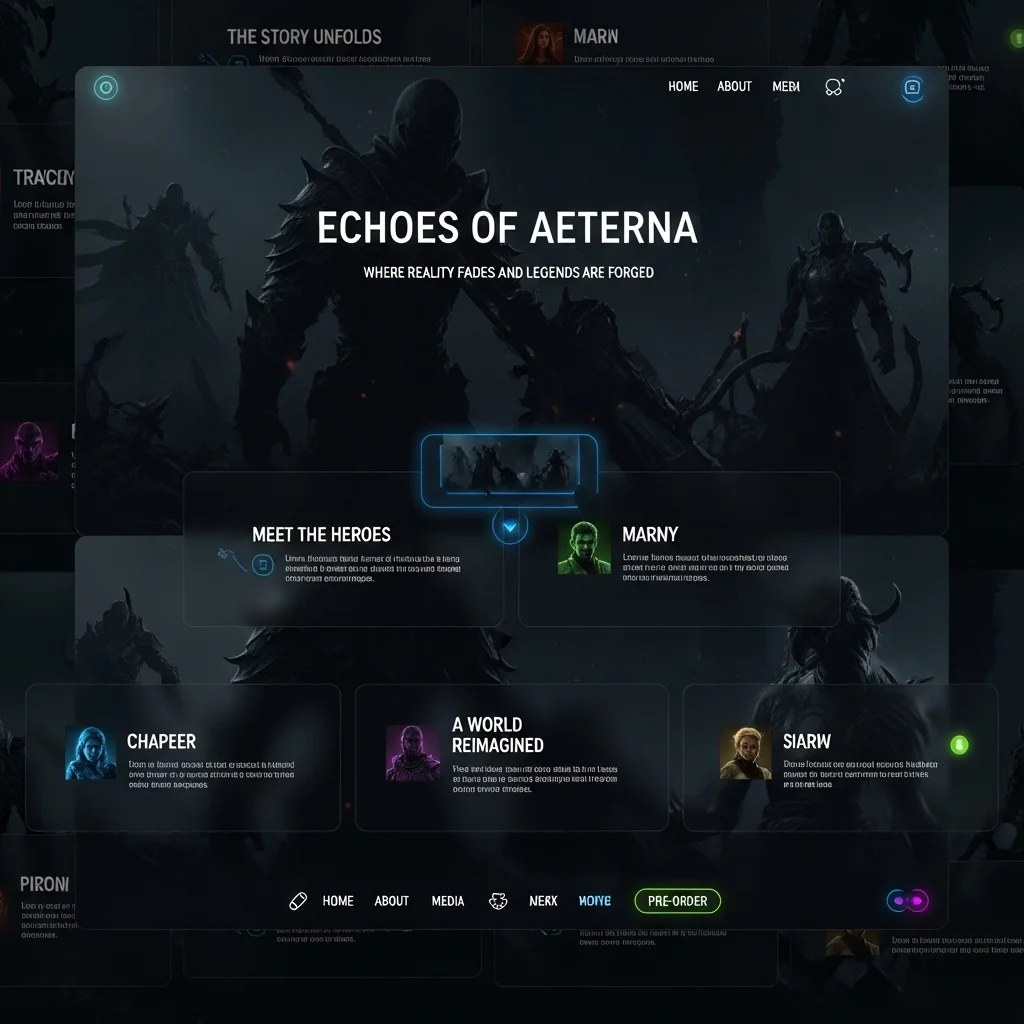Click the teal circular logo icon
The width and height of the screenshot is (1024, 1024).
click(x=106, y=88)
